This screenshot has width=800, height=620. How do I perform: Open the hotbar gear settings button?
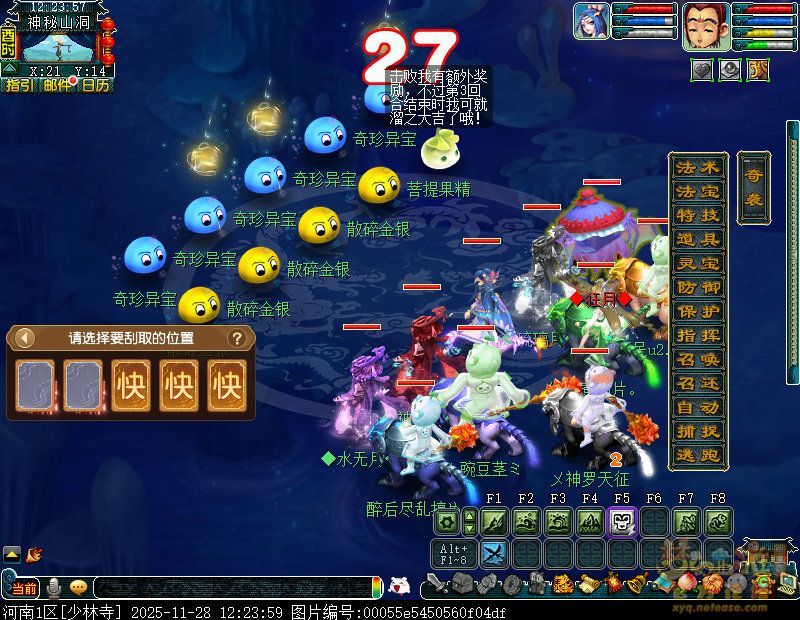447,521
